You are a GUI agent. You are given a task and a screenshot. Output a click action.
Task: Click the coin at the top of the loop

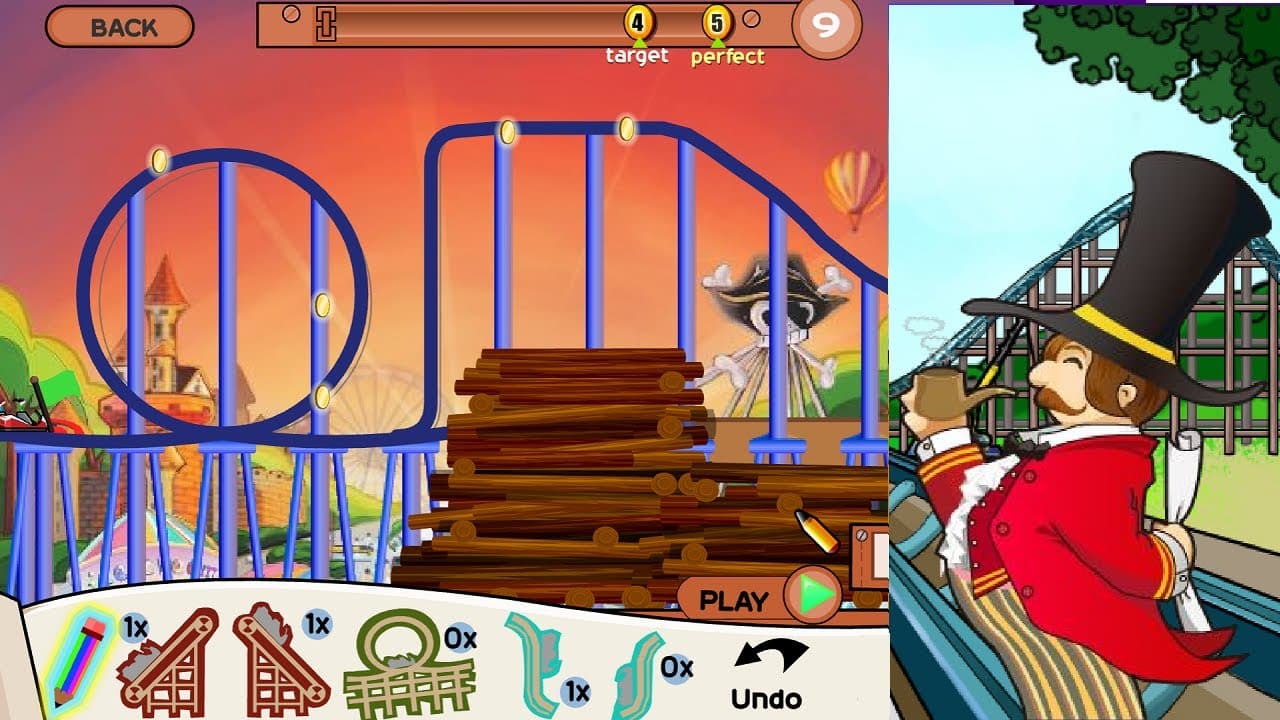point(158,157)
